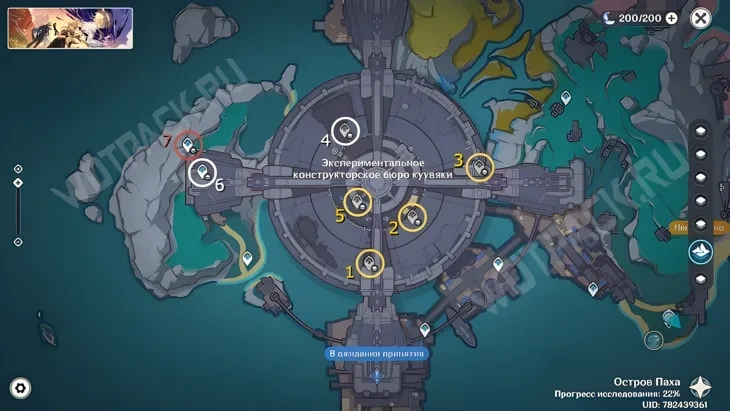Click the 'В ожидании принятия' quest label
Viewport: 730px width, 411px height.
coord(377,354)
